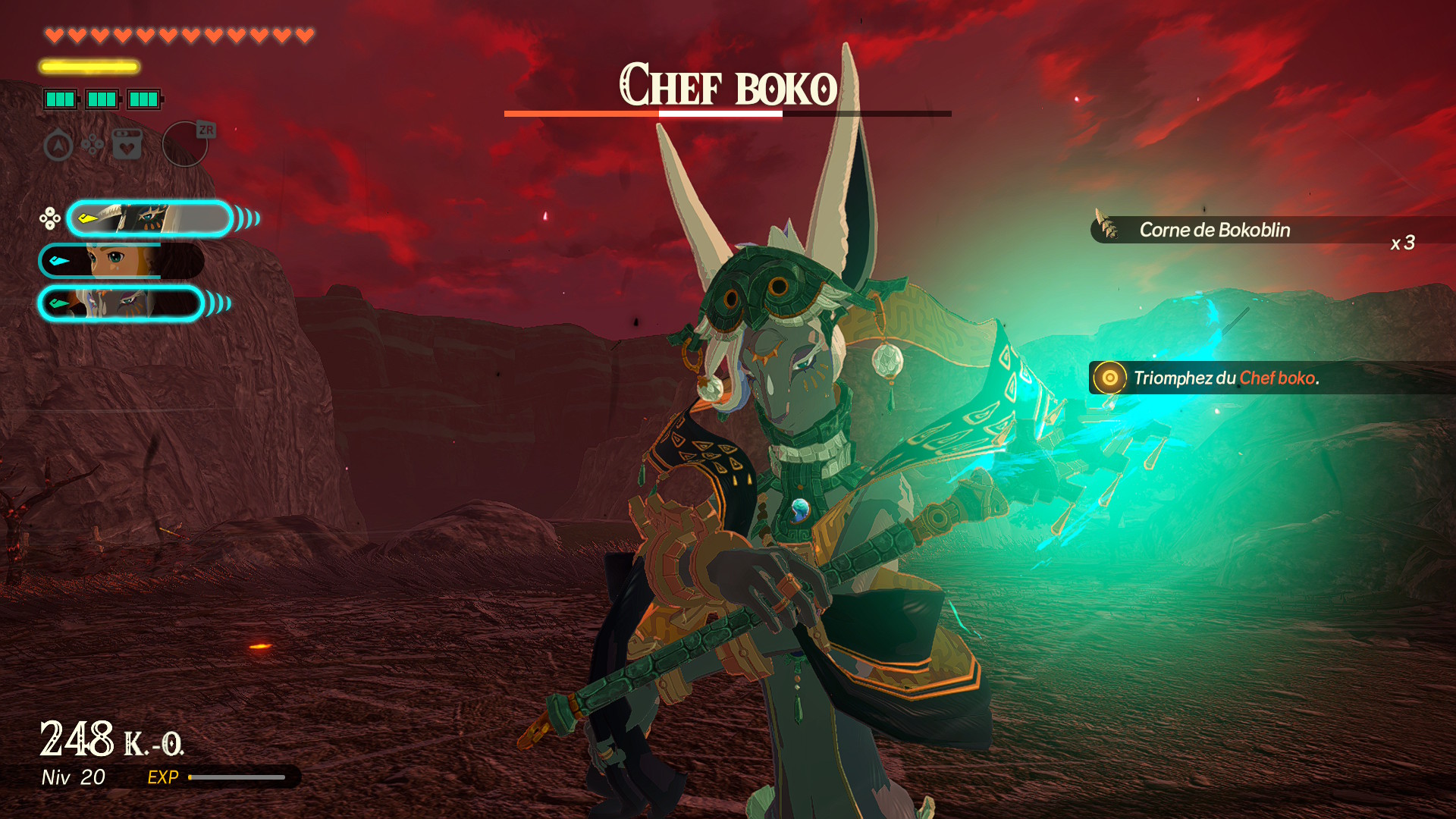Activate the empty round special ability slot

pos(185,144)
